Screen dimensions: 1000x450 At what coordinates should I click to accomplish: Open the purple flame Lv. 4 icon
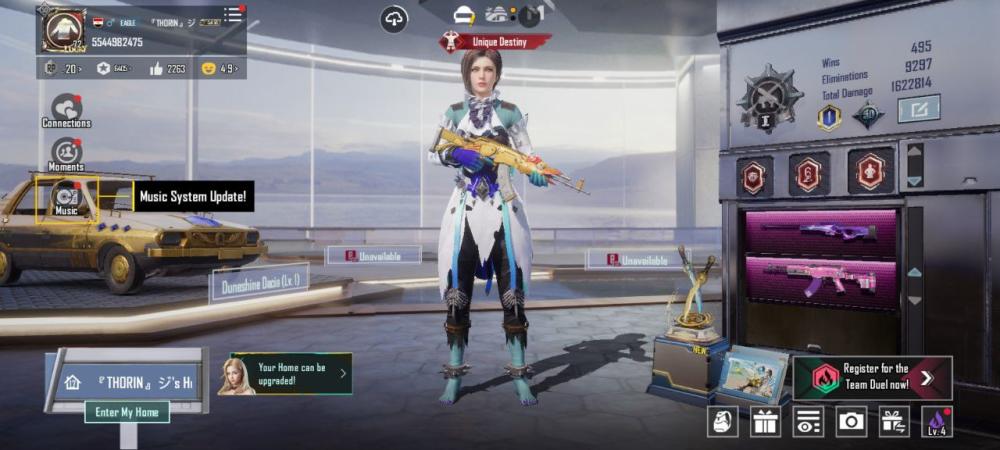(937, 422)
